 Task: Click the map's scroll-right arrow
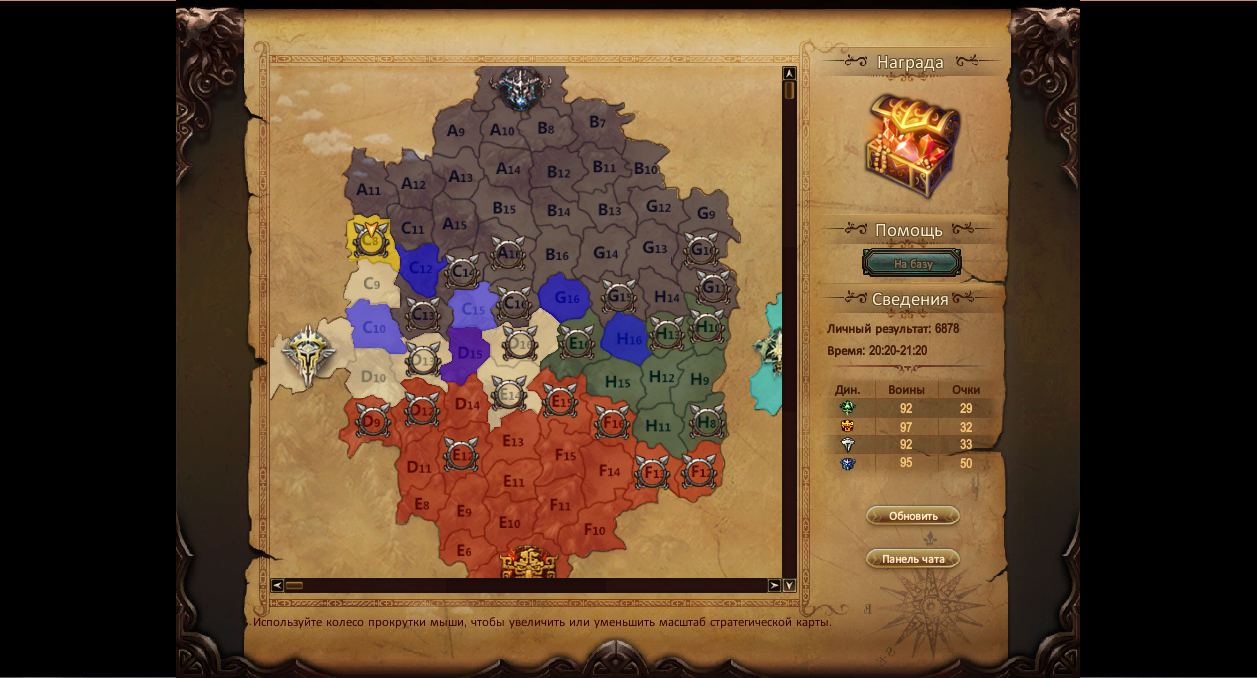click(x=774, y=585)
